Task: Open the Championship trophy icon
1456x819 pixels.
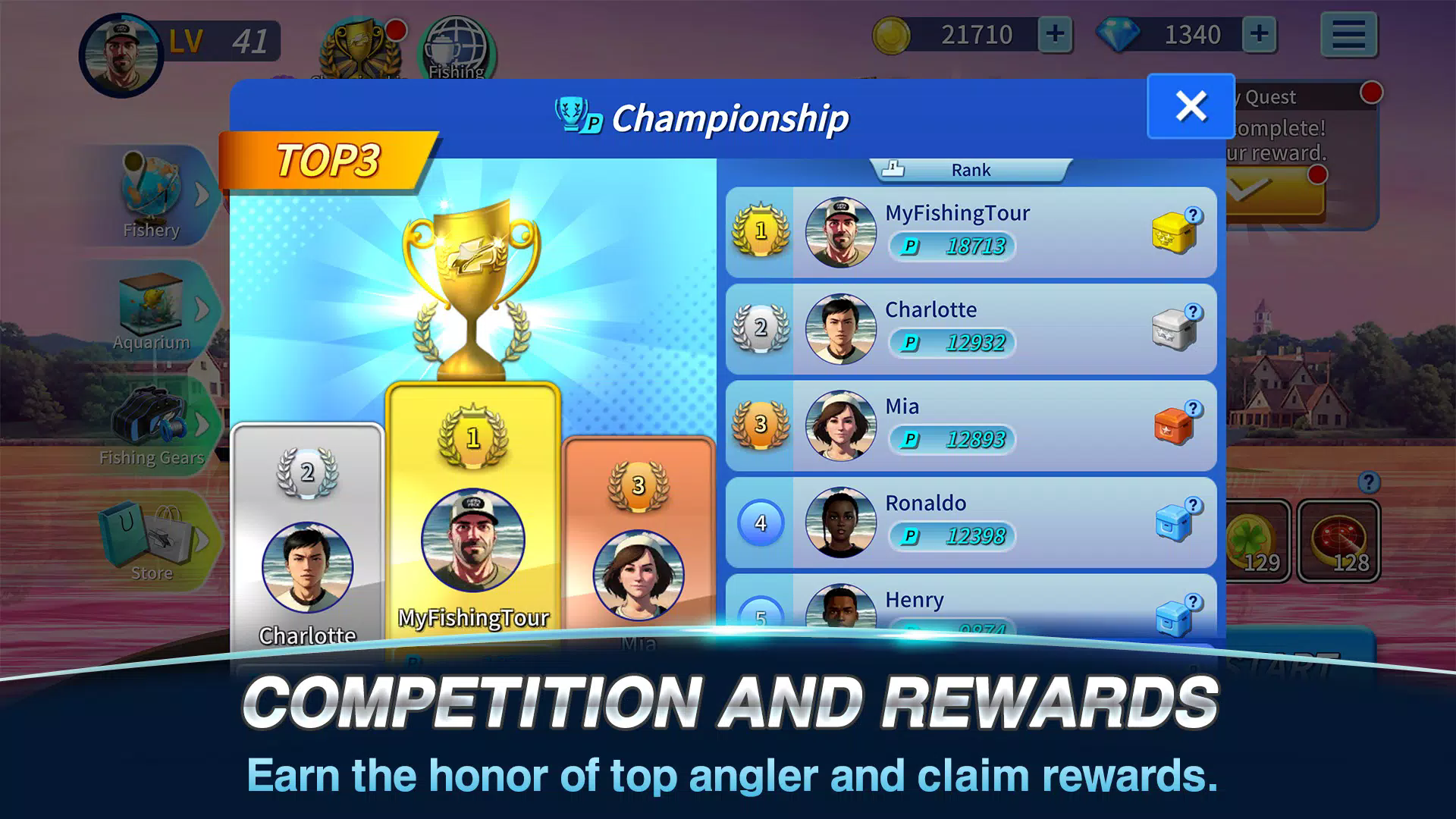Action: [360, 50]
